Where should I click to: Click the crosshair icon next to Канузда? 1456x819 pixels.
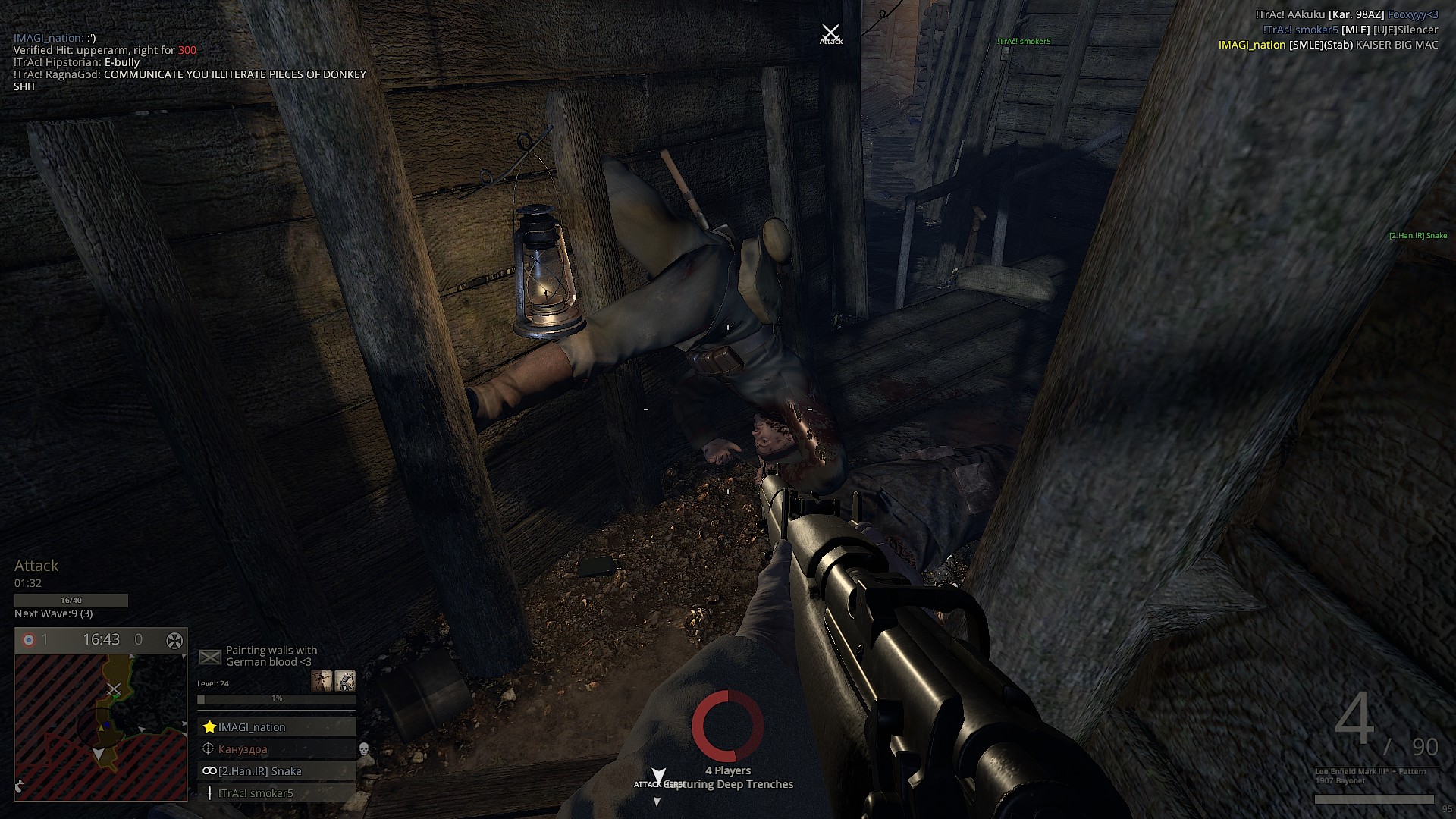(209, 748)
